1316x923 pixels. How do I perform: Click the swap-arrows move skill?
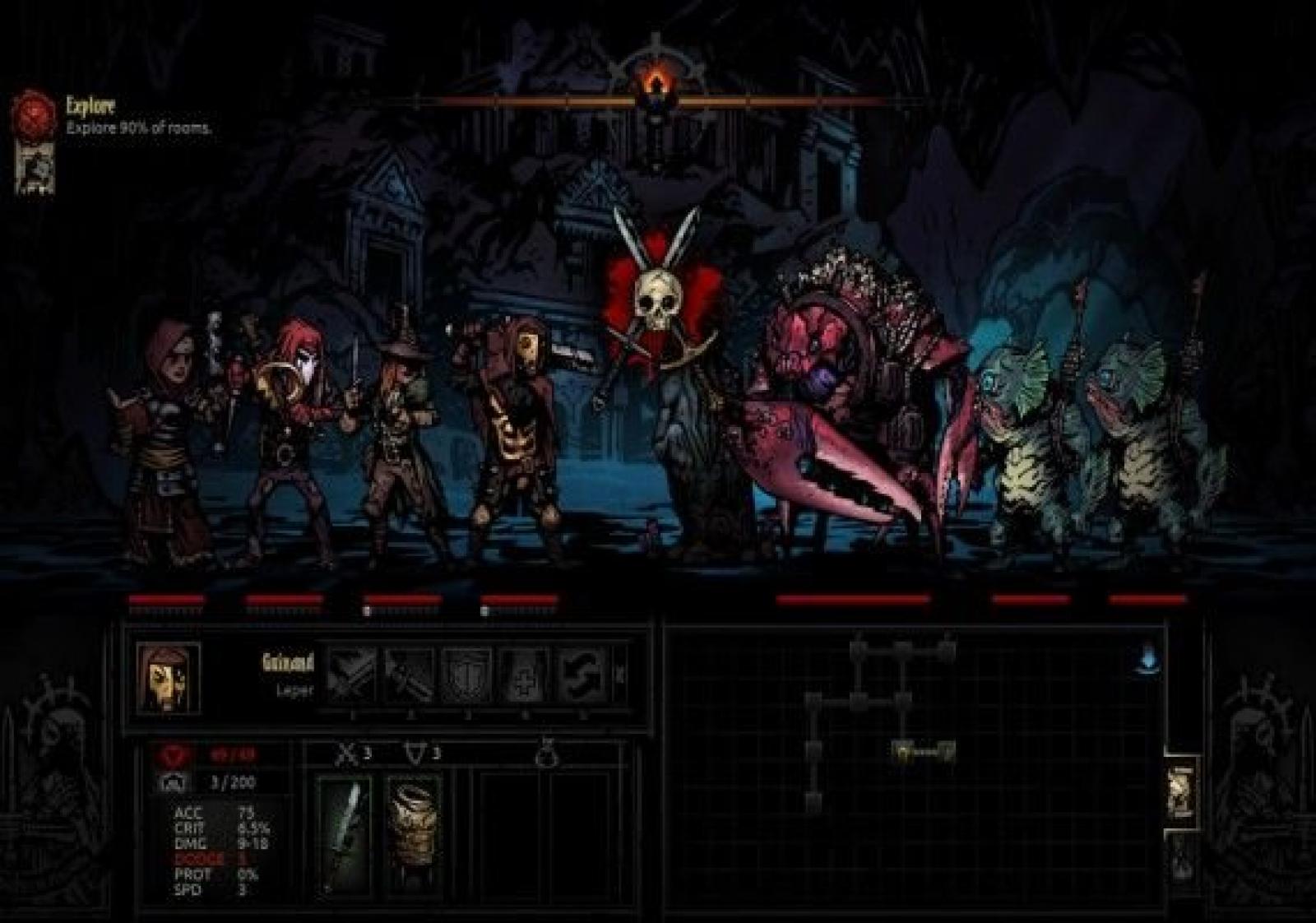(582, 674)
